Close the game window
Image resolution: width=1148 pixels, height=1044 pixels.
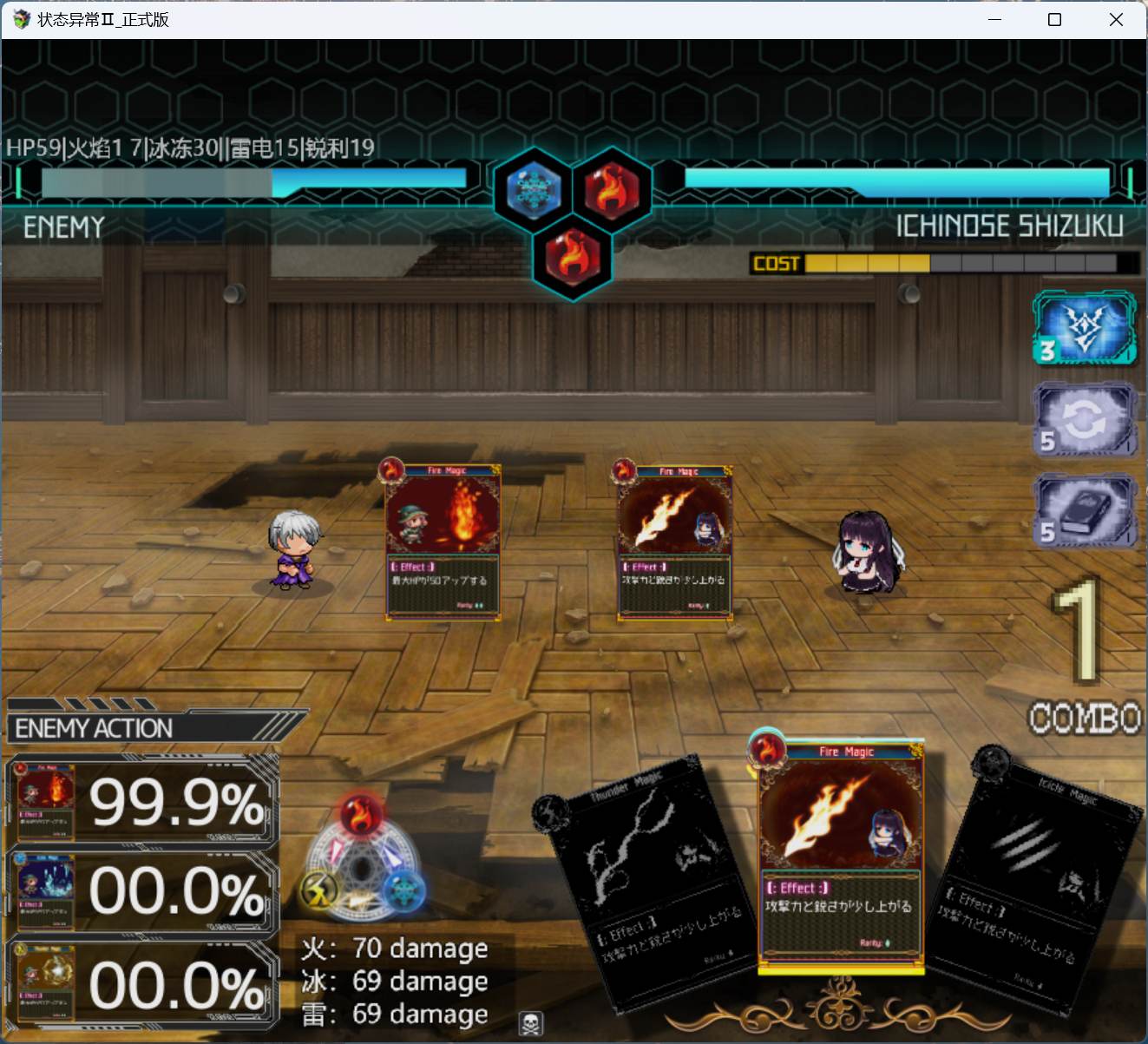(x=1116, y=19)
